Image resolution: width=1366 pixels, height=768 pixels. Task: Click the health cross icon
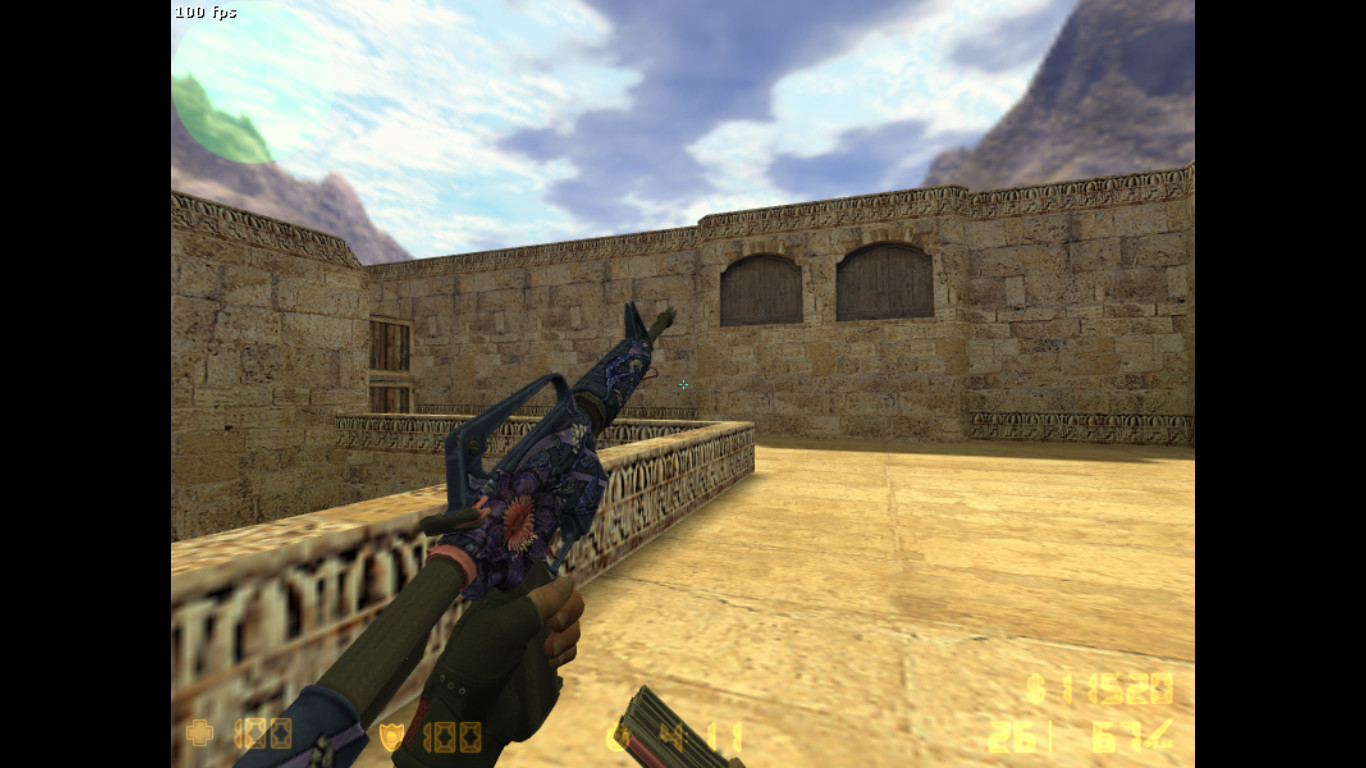tap(200, 734)
